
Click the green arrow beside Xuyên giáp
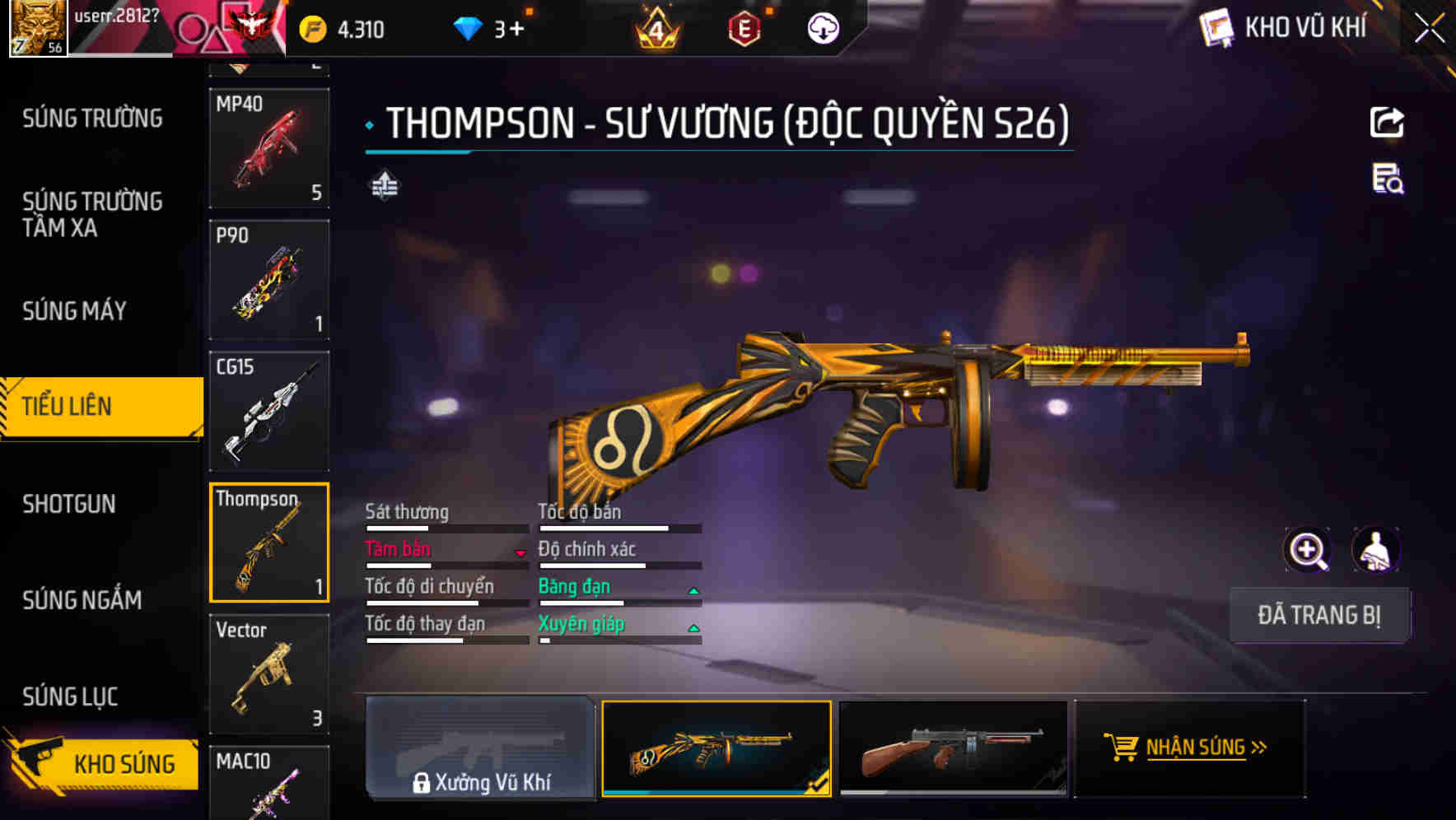point(693,627)
